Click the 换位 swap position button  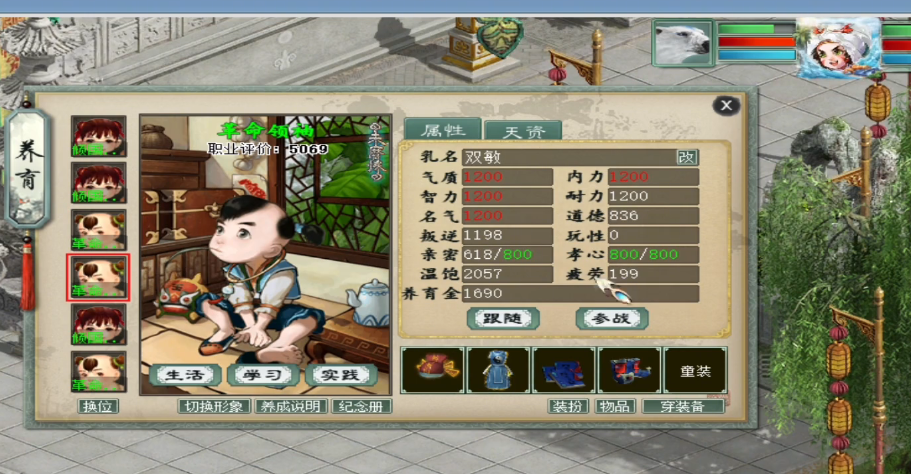point(99,406)
